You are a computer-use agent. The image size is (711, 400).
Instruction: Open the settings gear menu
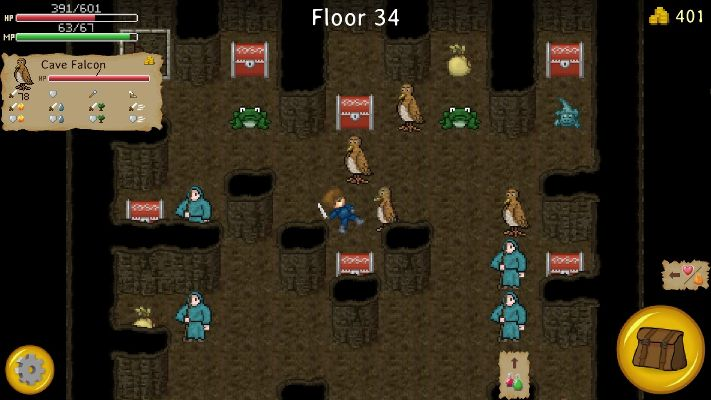coord(29,370)
